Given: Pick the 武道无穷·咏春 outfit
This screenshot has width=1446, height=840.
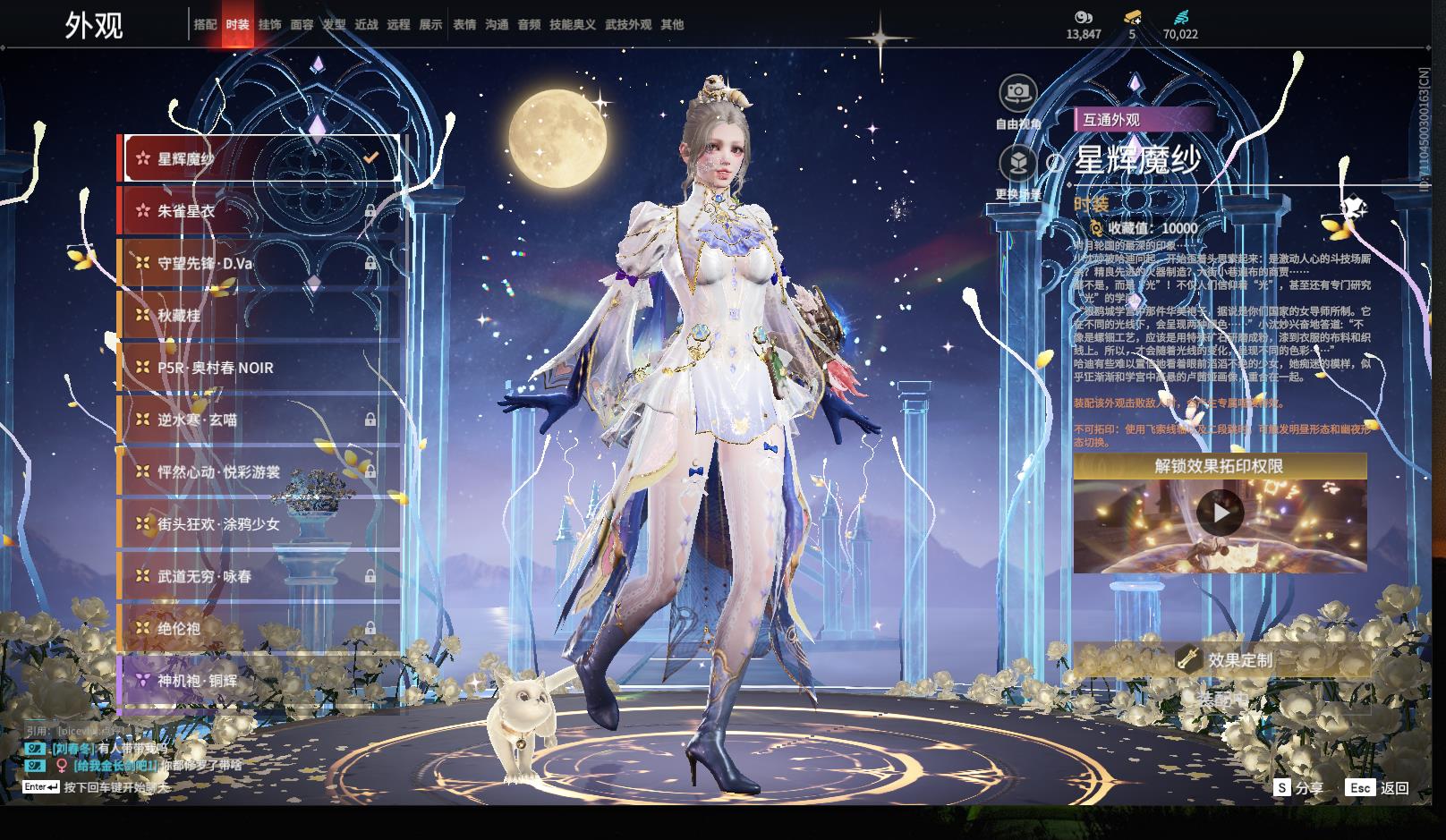Looking at the screenshot, I should coord(259,576).
